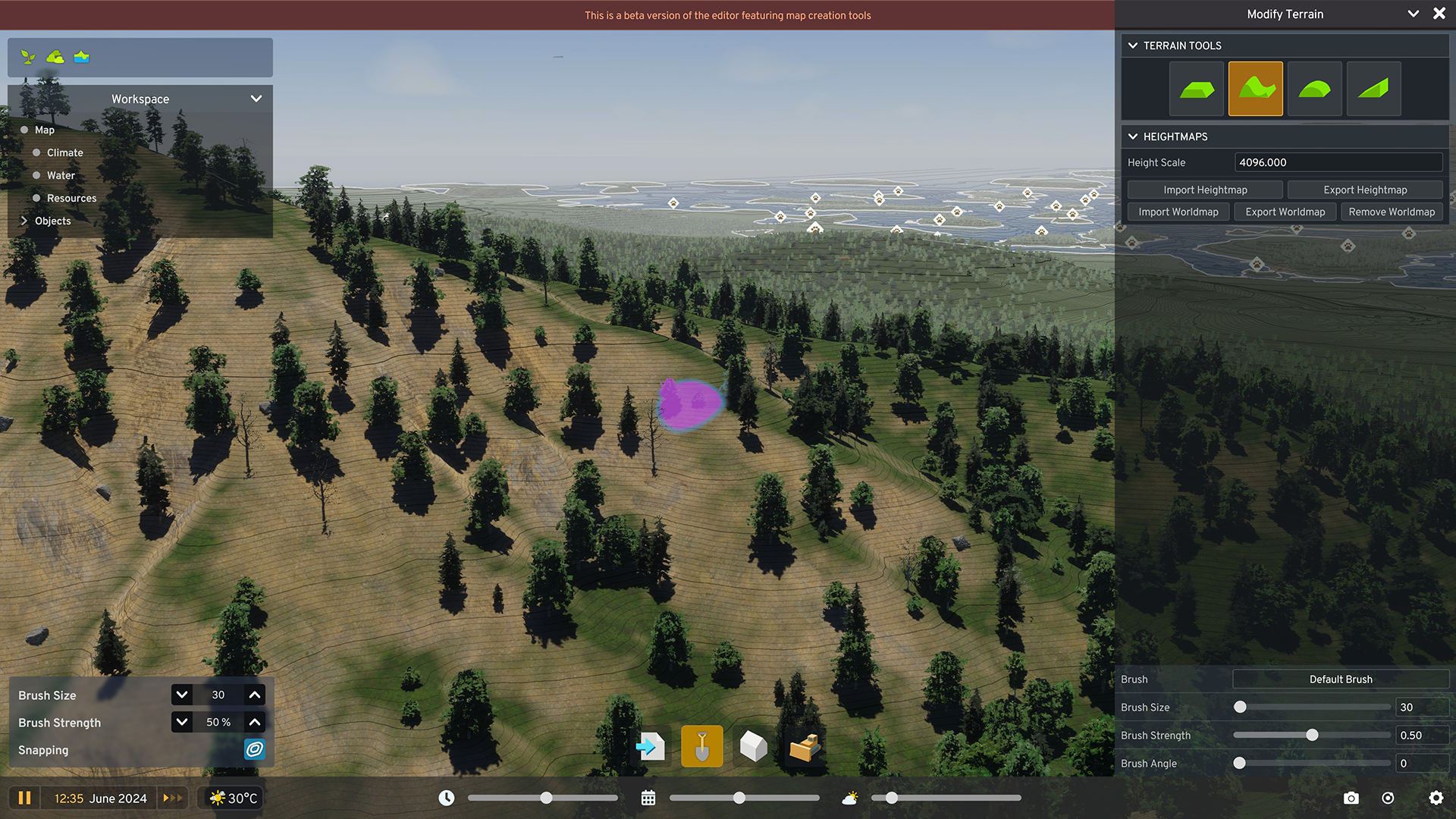Expand the Objects tree item
1456x819 pixels.
click(x=24, y=221)
